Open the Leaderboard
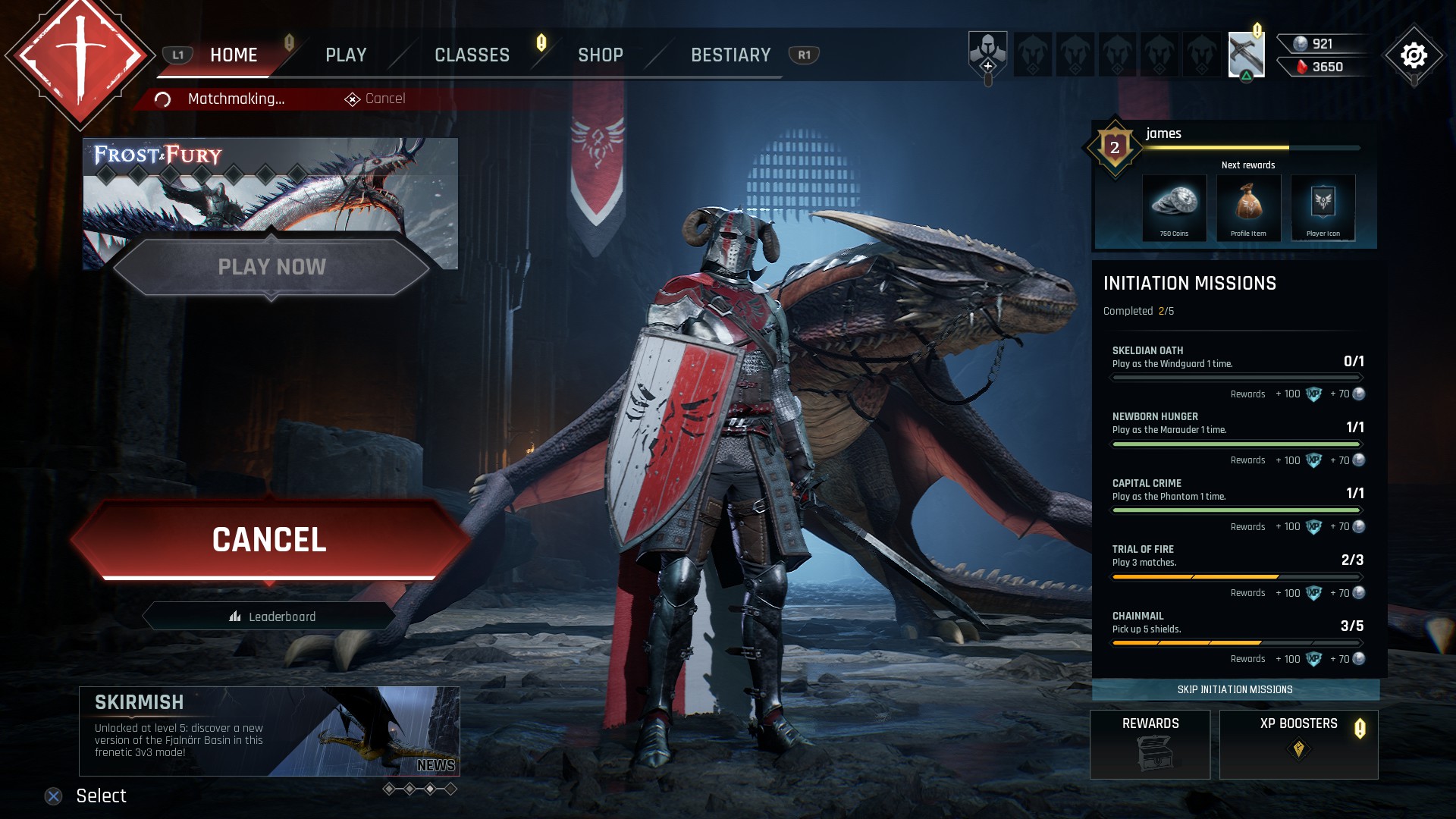This screenshot has width=1456, height=819. click(x=272, y=617)
